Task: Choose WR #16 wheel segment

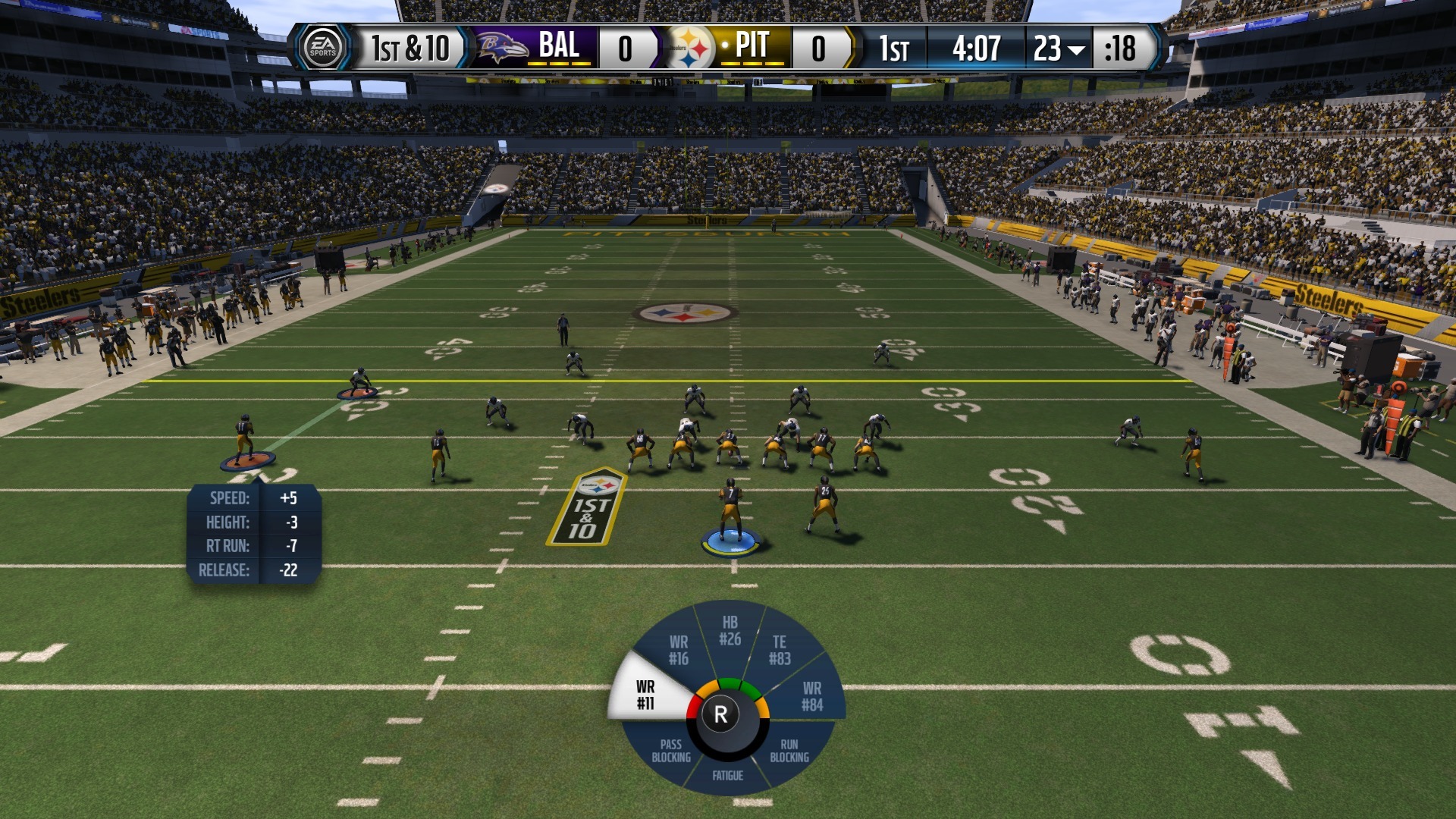Action: tap(678, 651)
